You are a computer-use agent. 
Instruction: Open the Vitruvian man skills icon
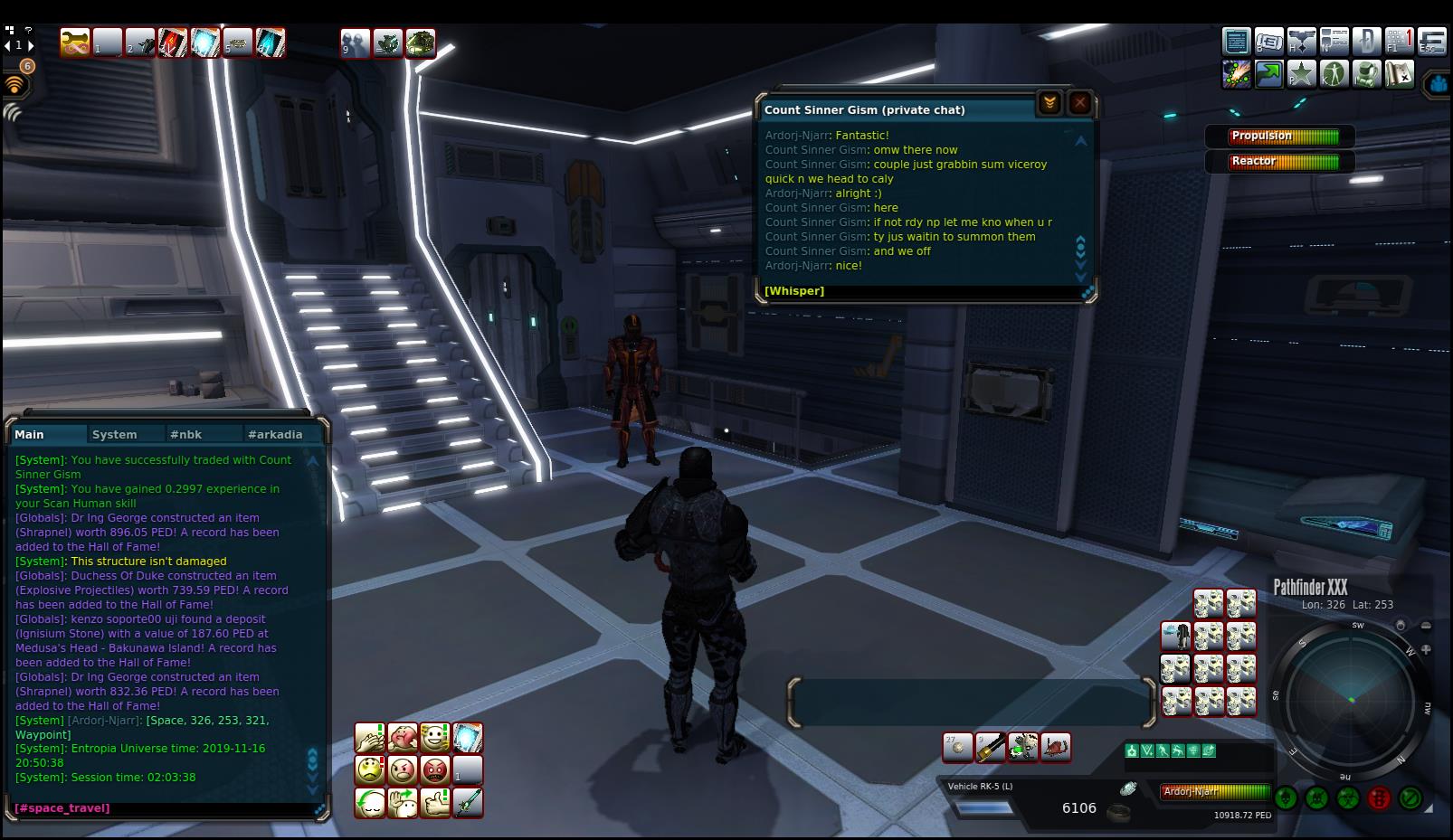click(x=1334, y=74)
